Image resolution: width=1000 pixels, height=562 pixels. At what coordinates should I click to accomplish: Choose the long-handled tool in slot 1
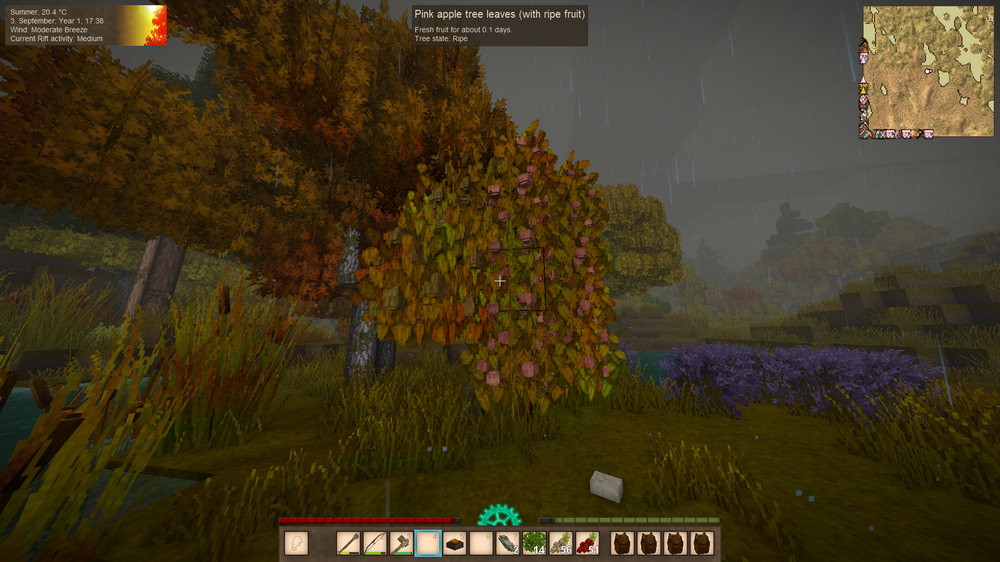(x=349, y=543)
